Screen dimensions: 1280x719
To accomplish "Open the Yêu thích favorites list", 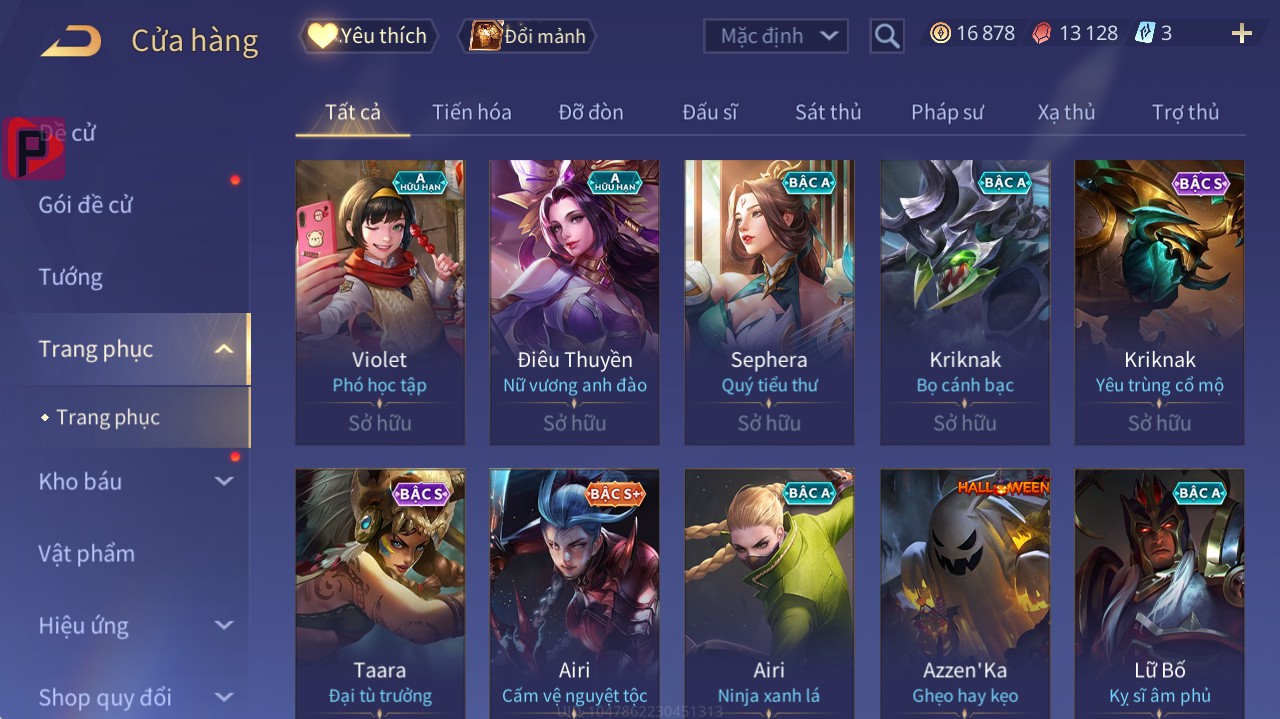I will point(369,36).
